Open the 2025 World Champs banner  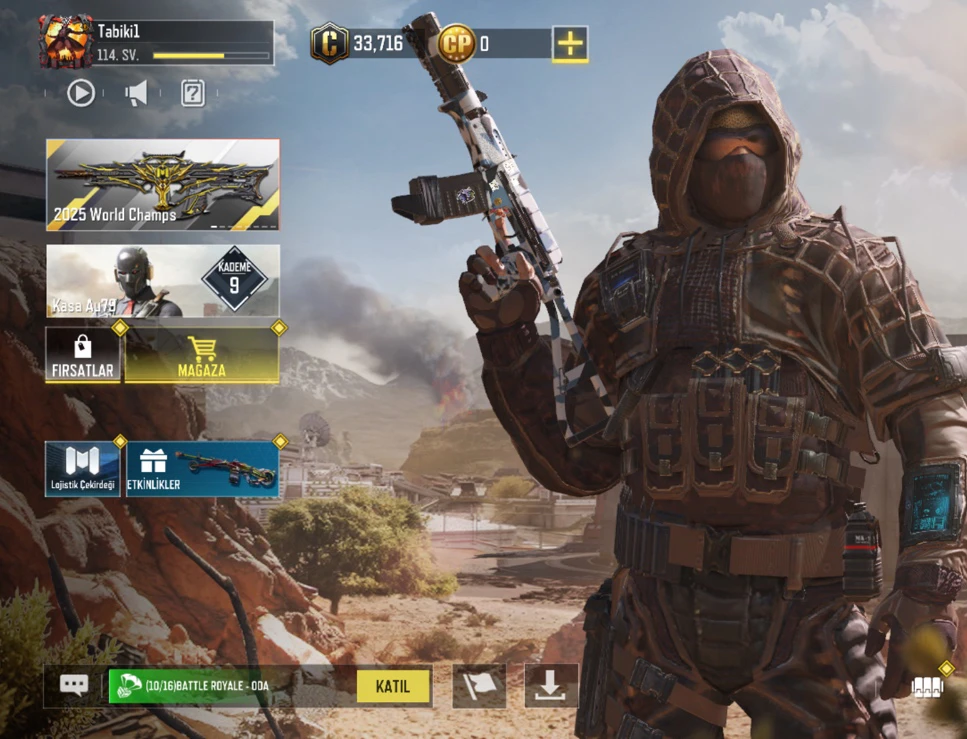tap(163, 185)
